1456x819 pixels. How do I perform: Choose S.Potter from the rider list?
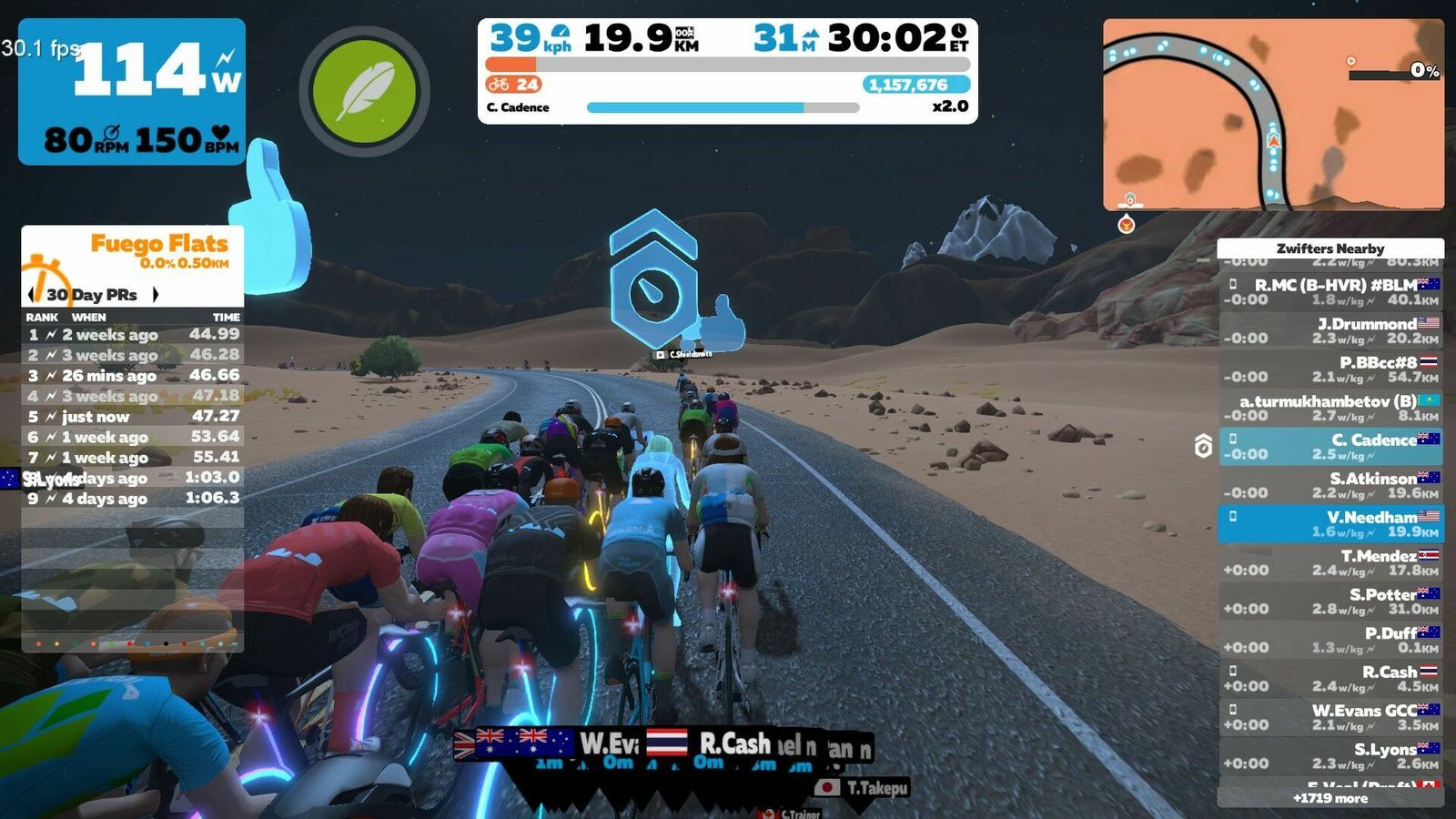[1330, 601]
